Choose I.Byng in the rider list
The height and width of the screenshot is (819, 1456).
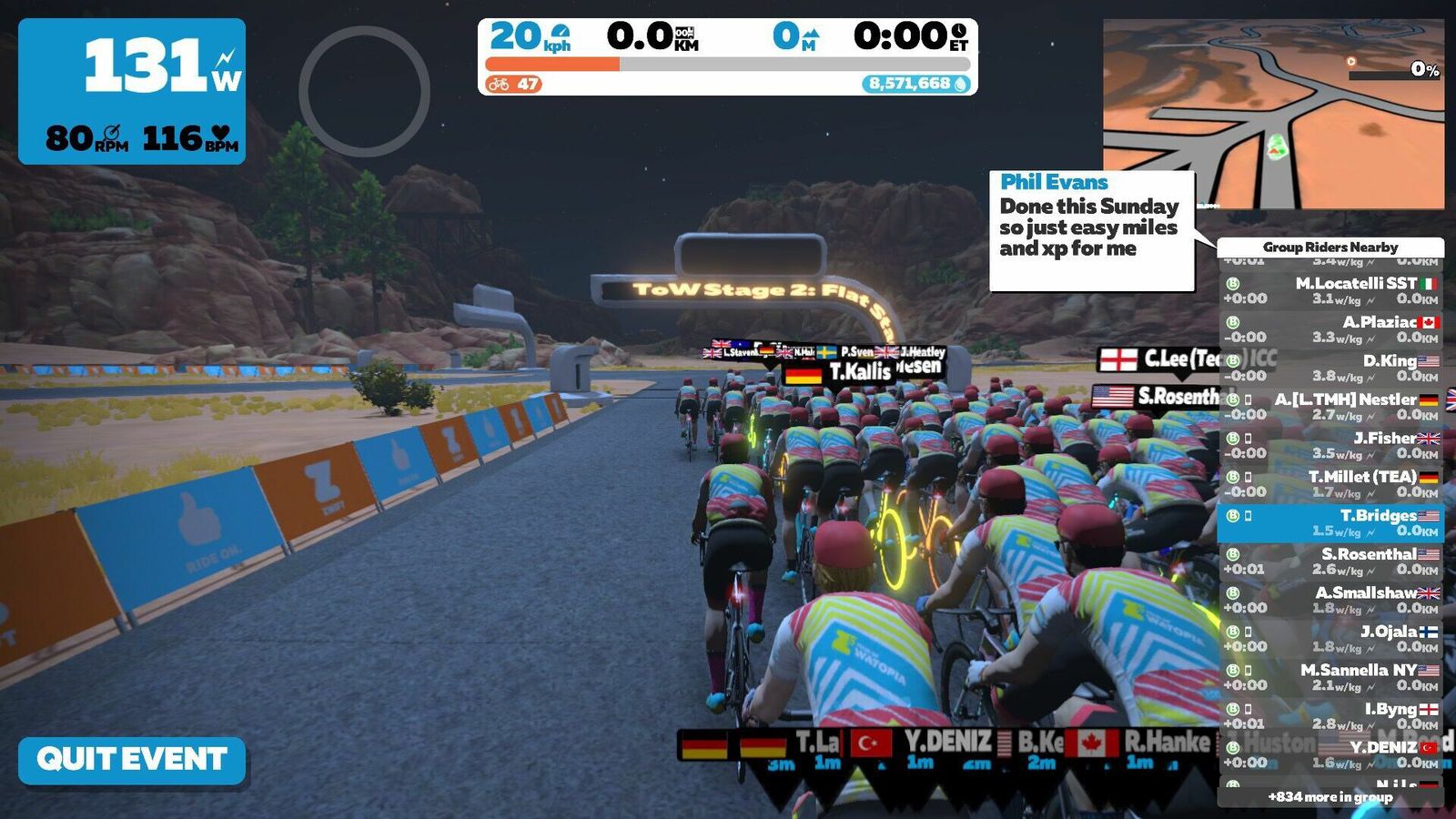(x=1330, y=716)
